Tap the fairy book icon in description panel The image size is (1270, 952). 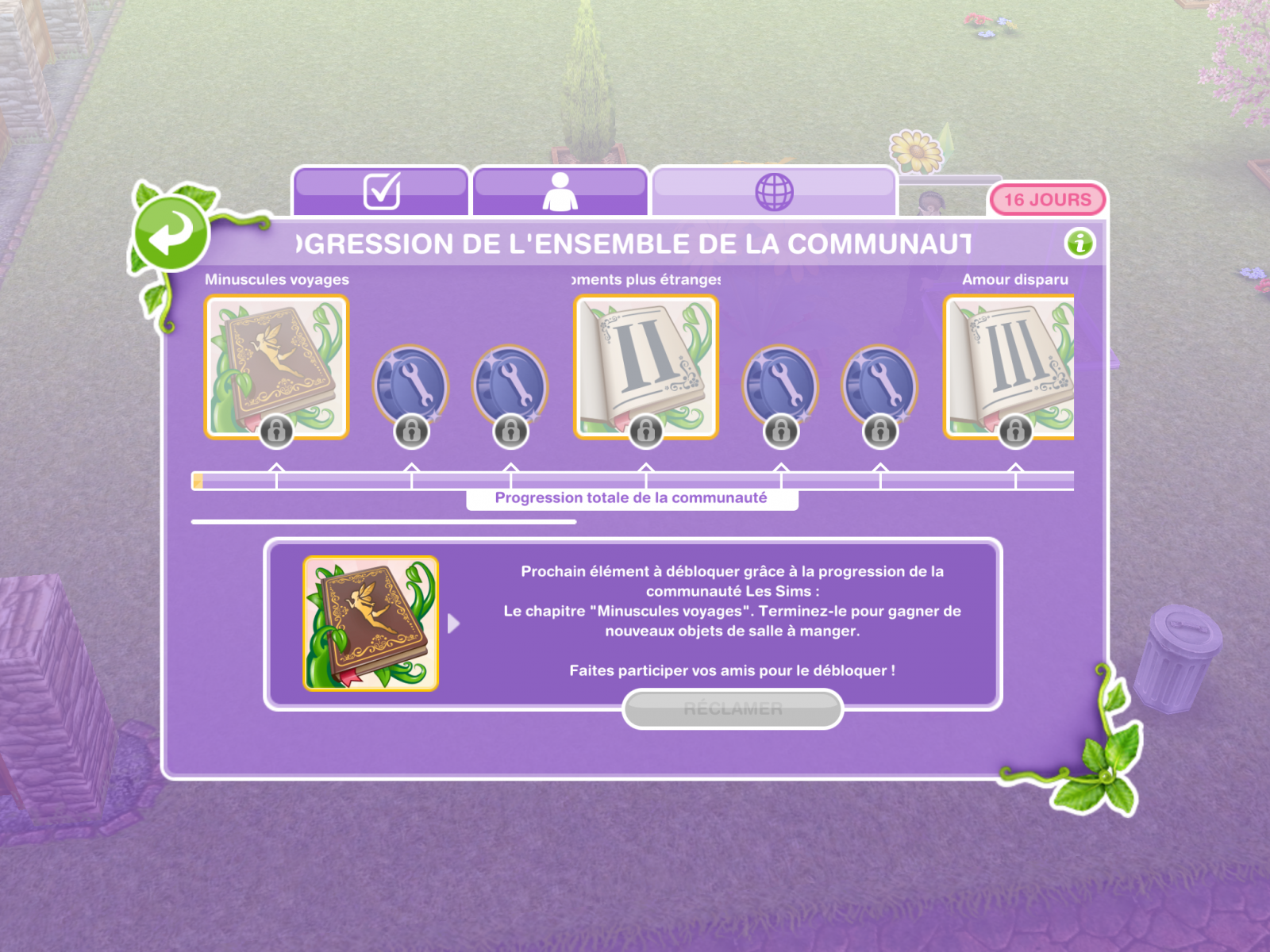pos(371,624)
